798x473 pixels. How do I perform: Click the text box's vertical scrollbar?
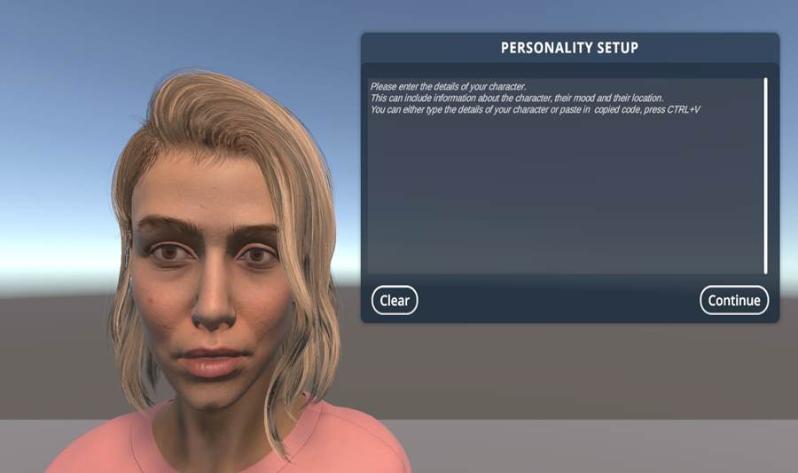[766, 175]
